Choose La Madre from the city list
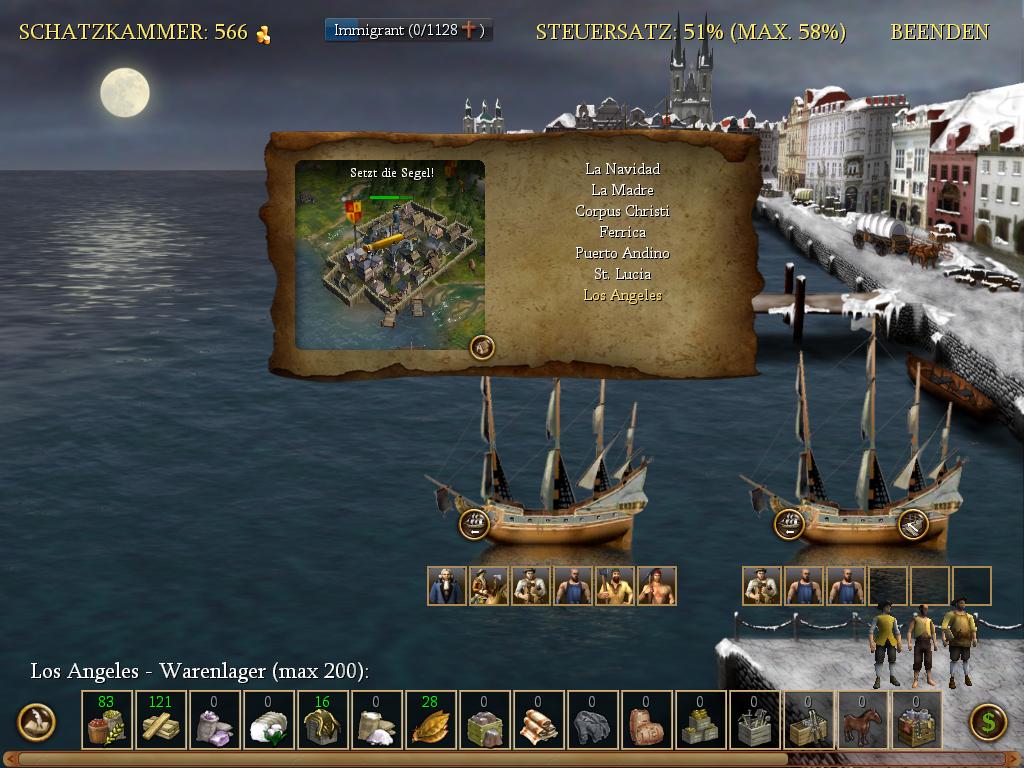1024x768 pixels. pyautogui.click(x=622, y=190)
